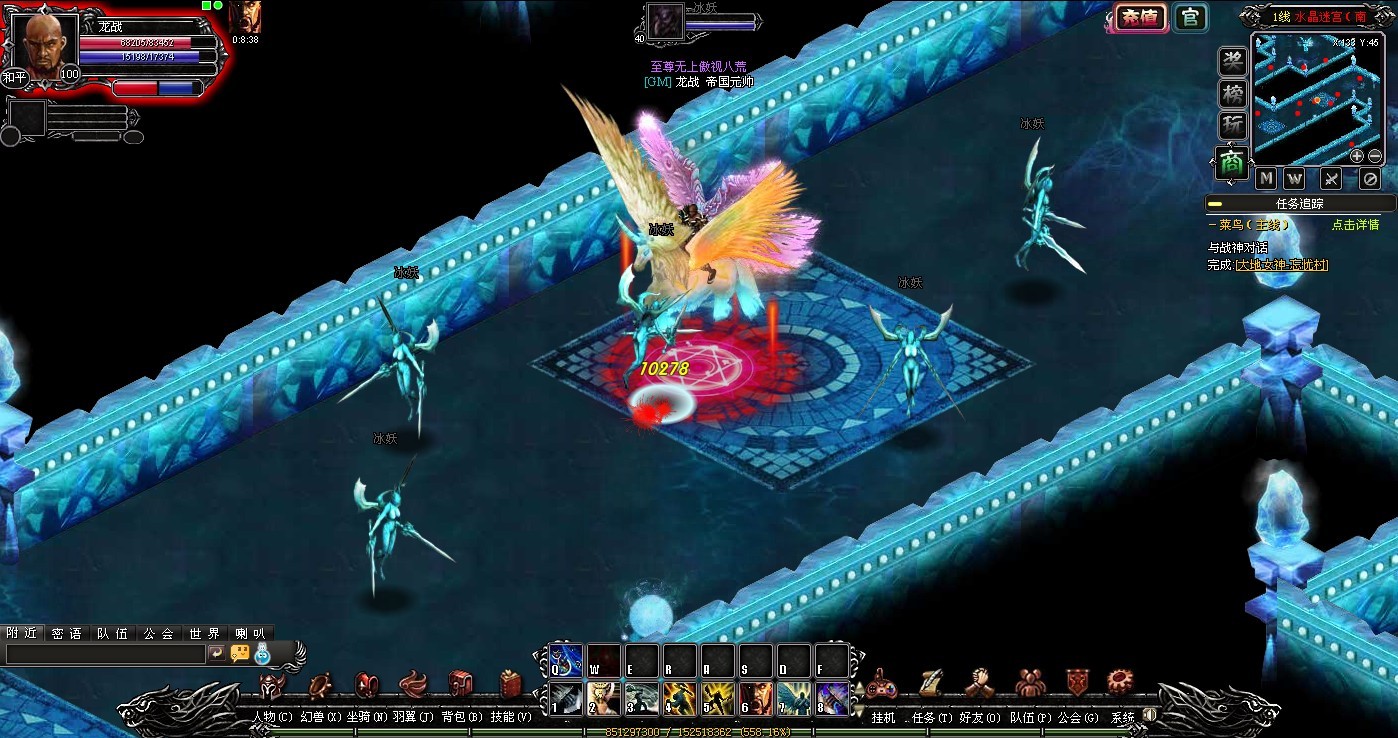The image size is (1398, 738).
Task: Activate the skill in hotbar slot 6
Action: [755, 697]
